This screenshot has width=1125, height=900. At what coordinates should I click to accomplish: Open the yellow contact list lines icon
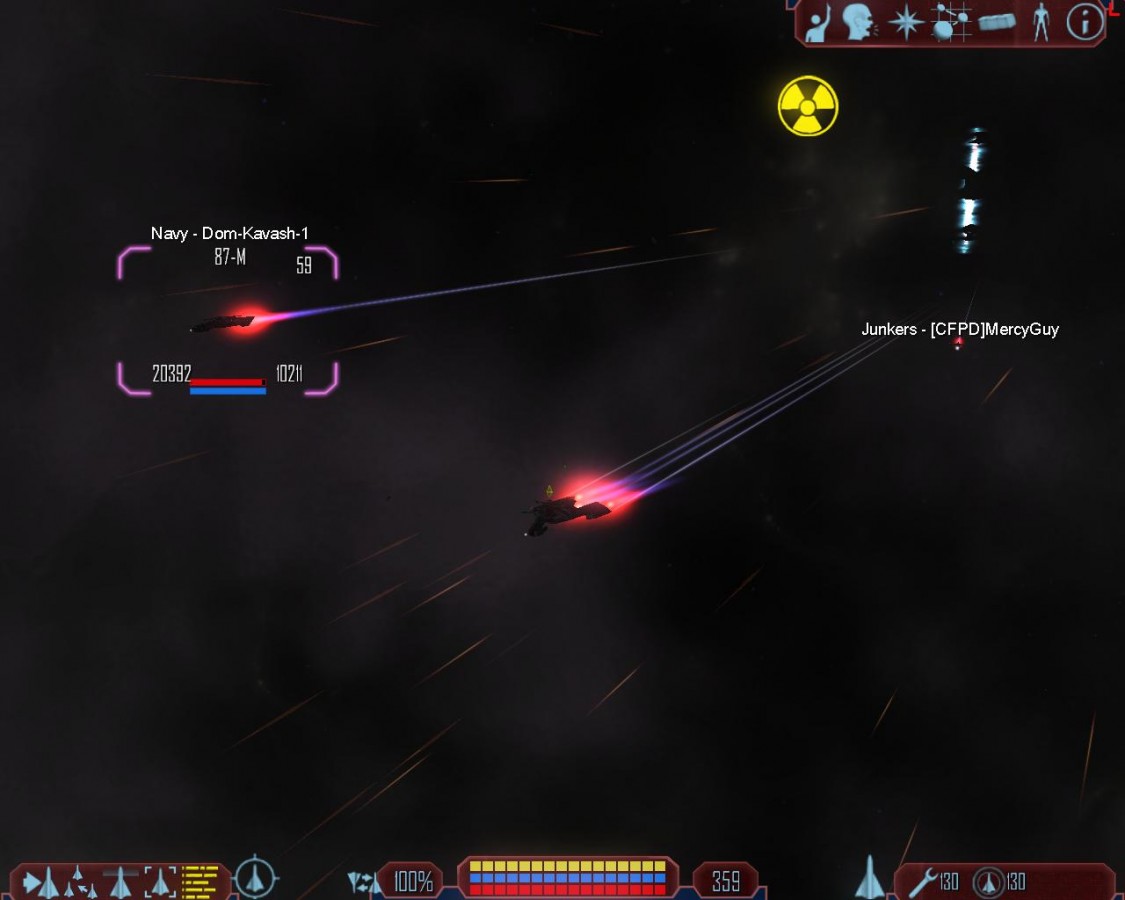[200, 880]
